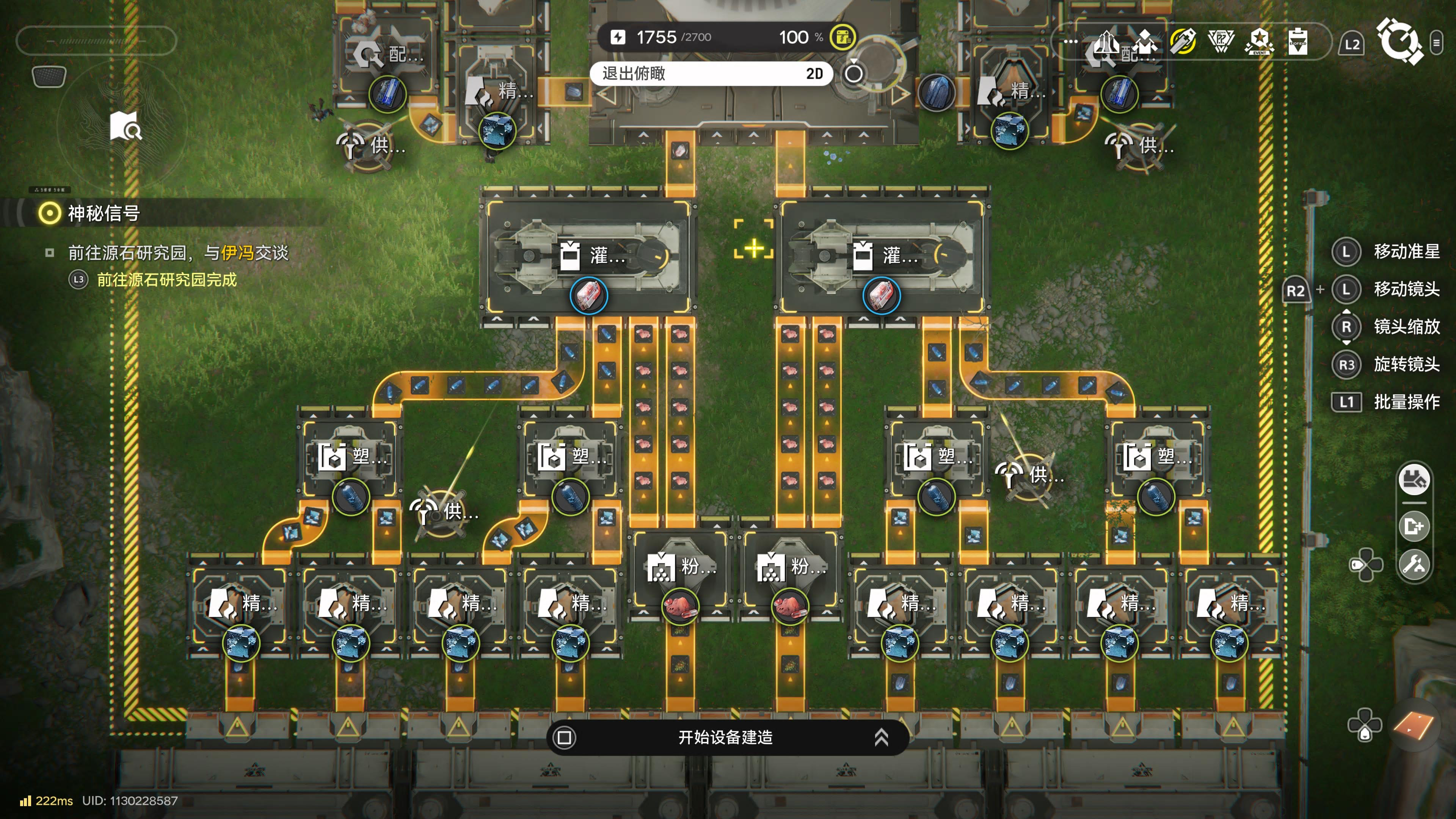Open the wrench construction tool icon
The image size is (1456, 819).
pyautogui.click(x=1414, y=564)
